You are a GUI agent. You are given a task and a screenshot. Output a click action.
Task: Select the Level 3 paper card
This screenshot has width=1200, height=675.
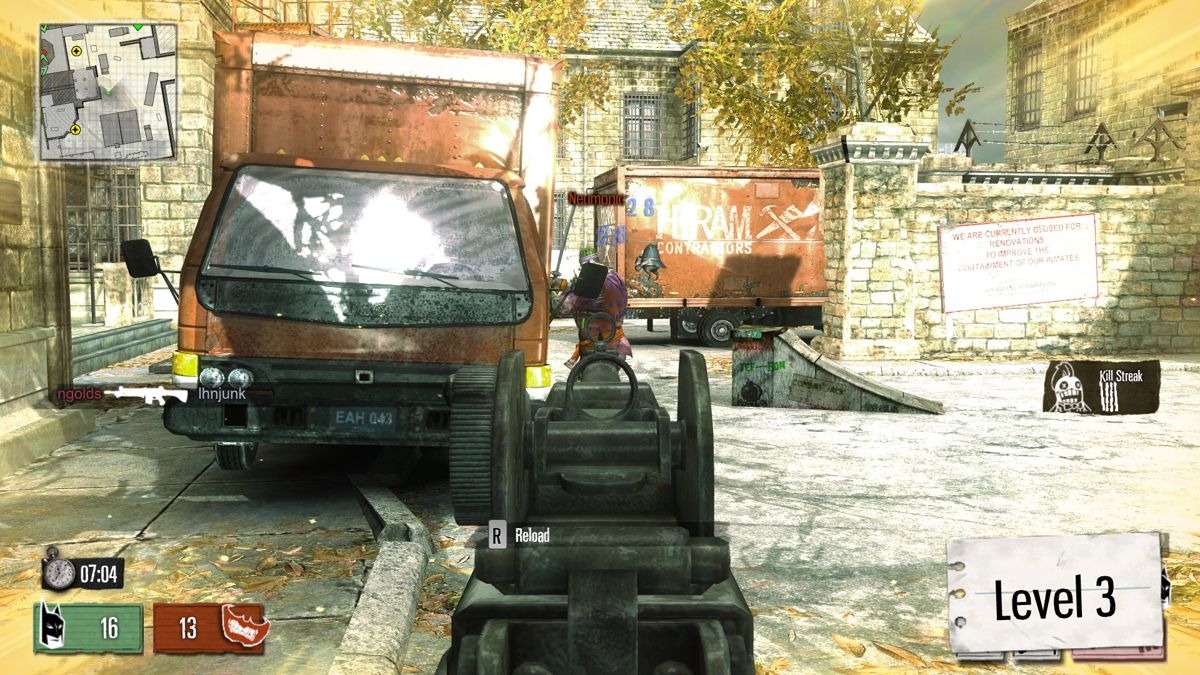click(x=1054, y=597)
